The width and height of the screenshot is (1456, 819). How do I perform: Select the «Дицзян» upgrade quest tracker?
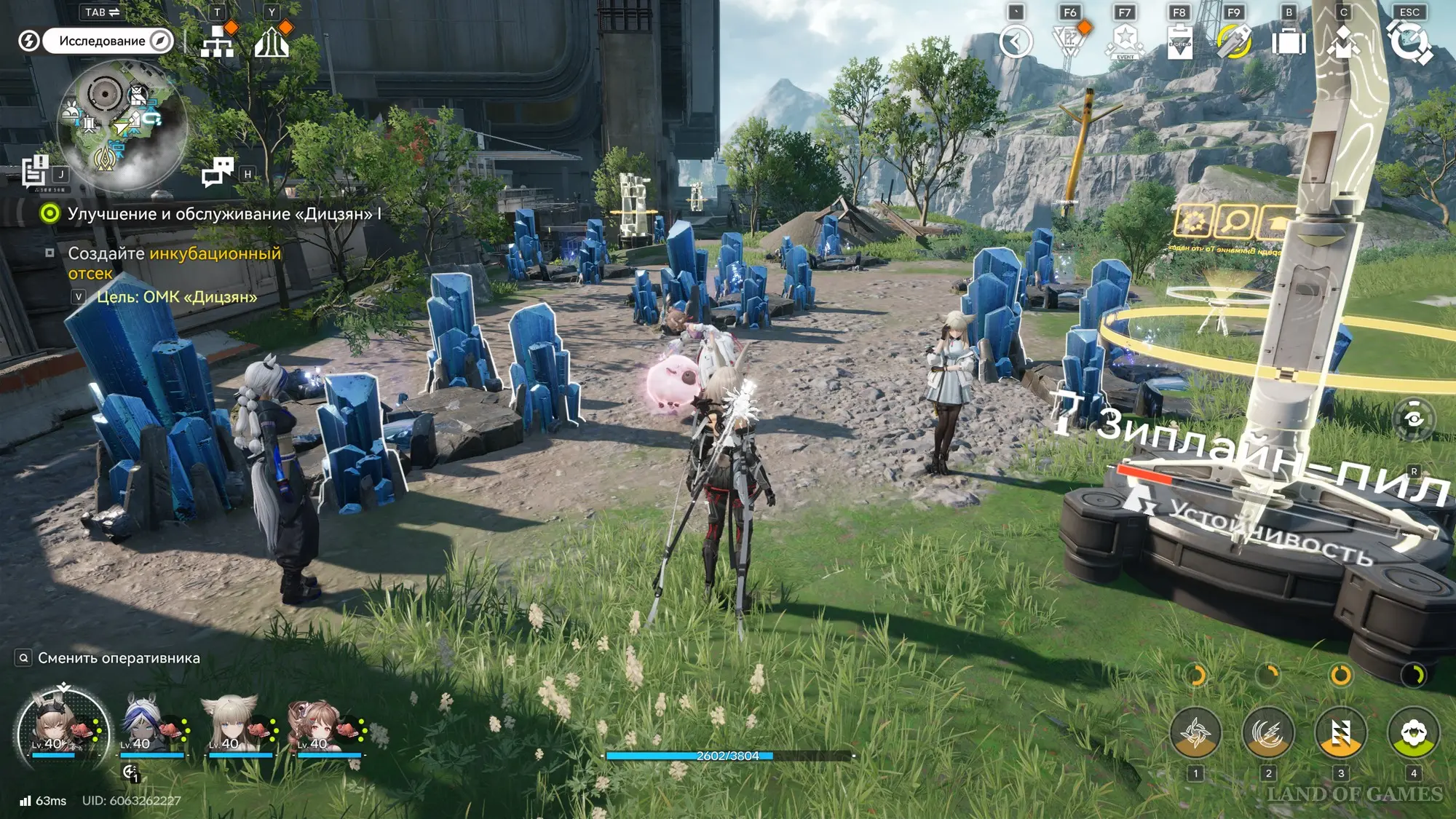(223, 213)
